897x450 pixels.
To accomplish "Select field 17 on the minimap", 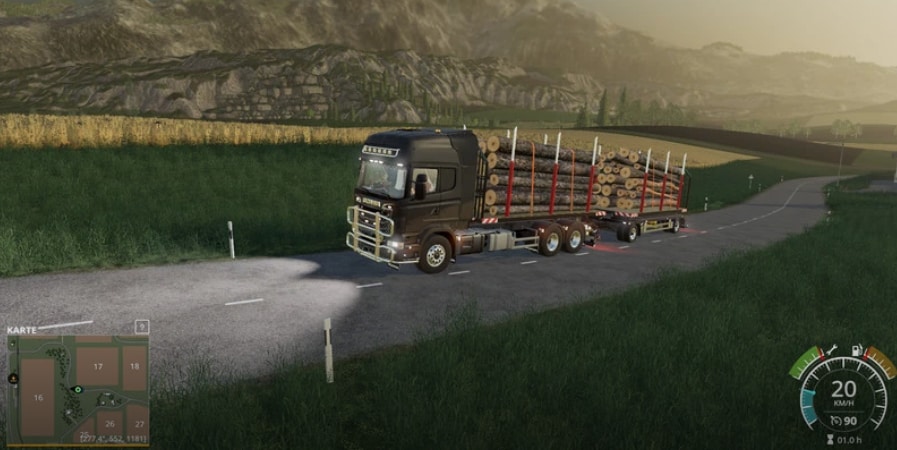I will (x=98, y=367).
